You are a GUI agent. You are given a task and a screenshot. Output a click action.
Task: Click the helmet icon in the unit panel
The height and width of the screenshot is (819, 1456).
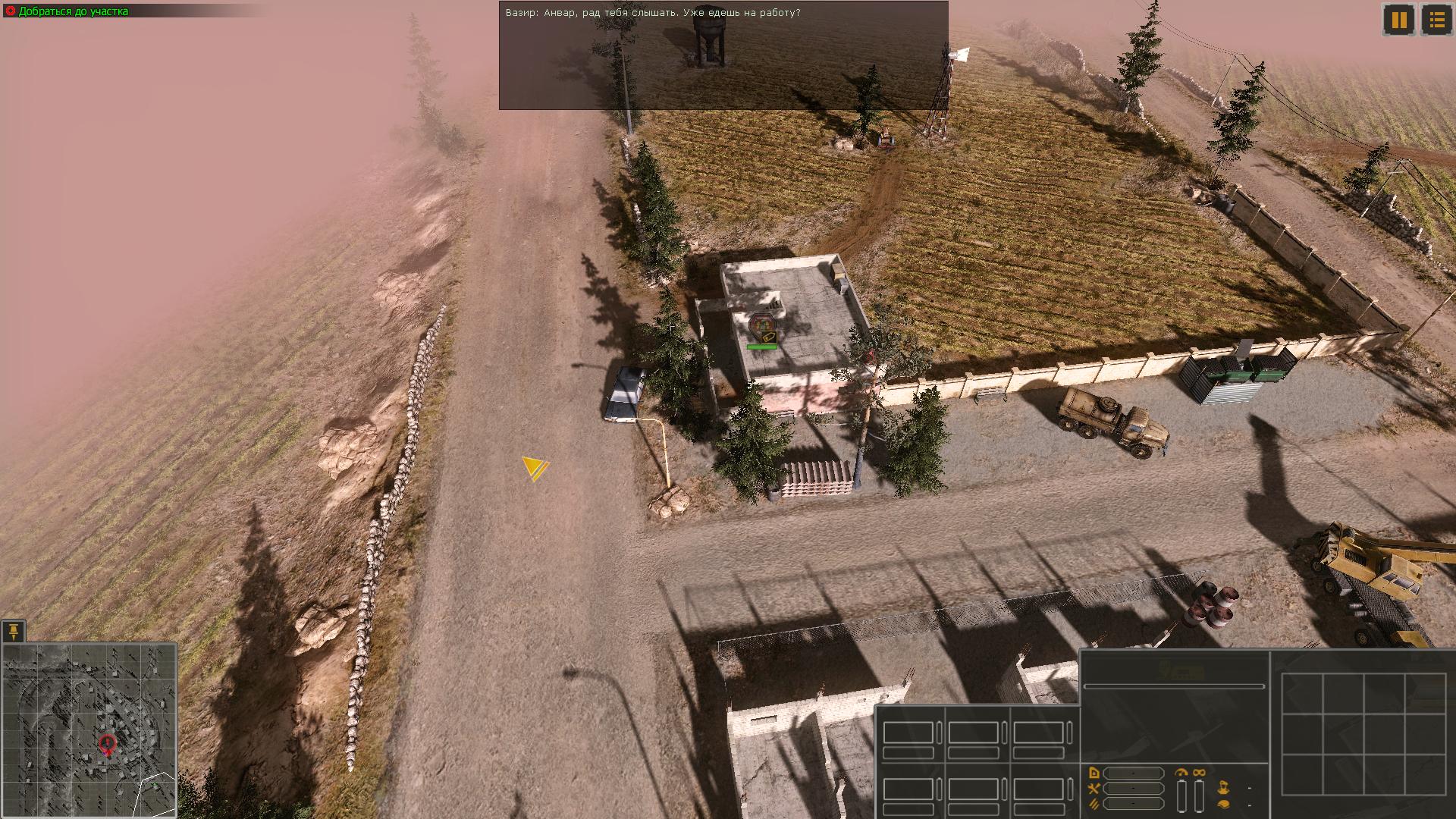click(x=1223, y=804)
